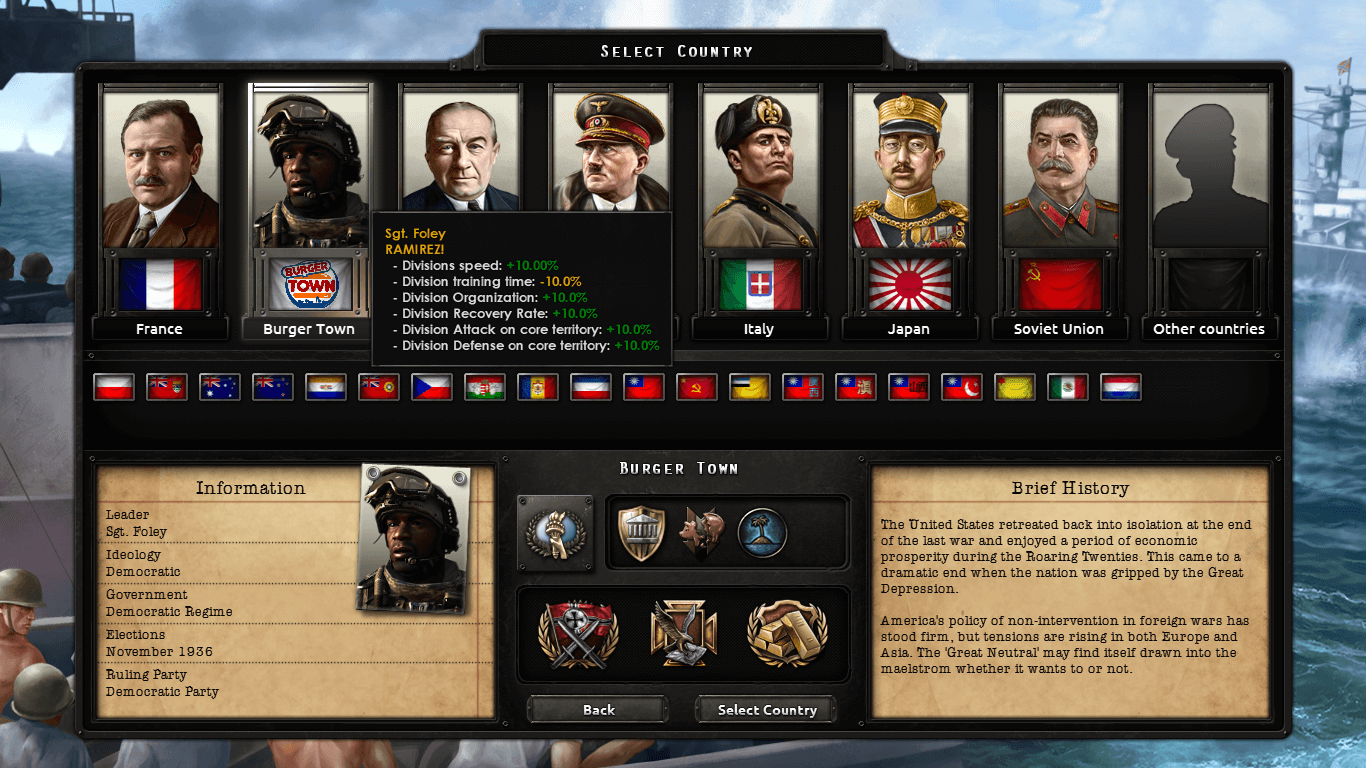Image resolution: width=1366 pixels, height=768 pixels.
Task: Select the Poland flag
Action: (x=113, y=387)
